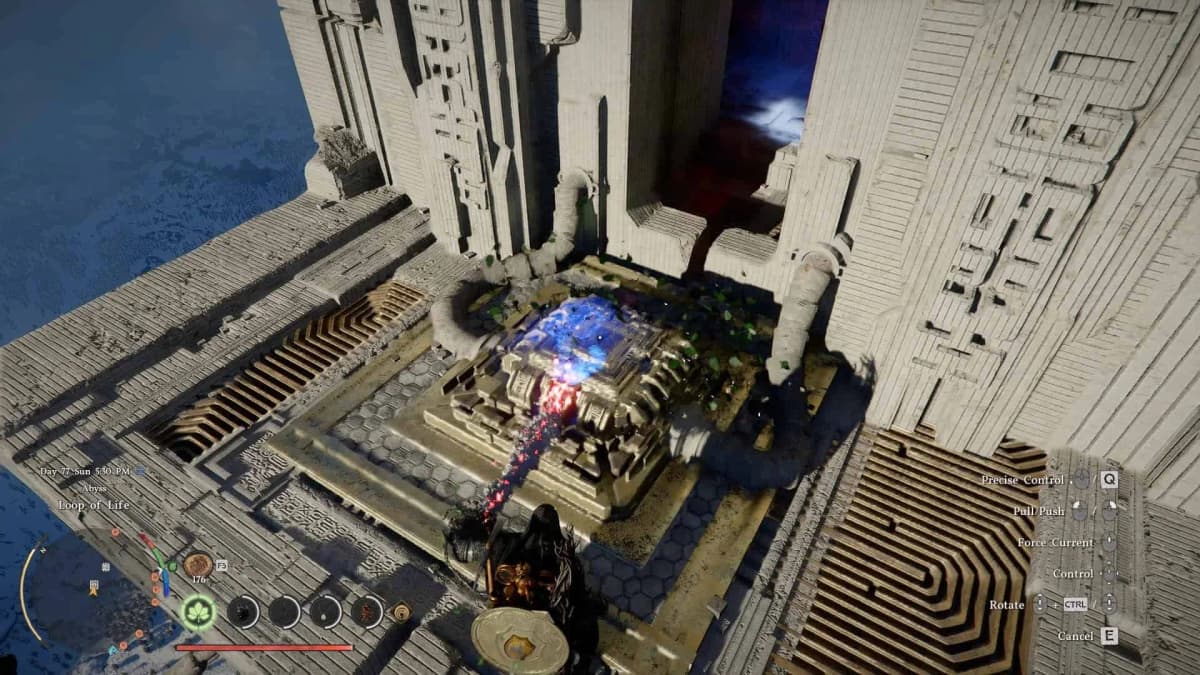
Task: Select the skill slot with white dot
Action: click(326, 611)
